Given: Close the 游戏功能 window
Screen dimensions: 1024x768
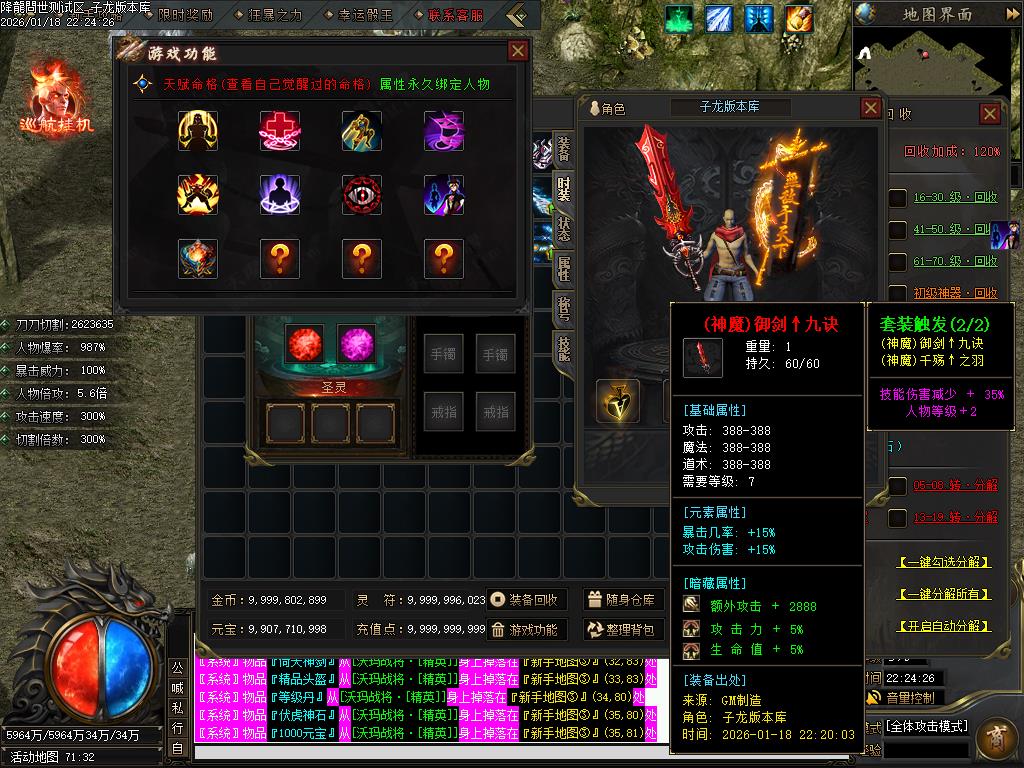Looking at the screenshot, I should point(517,52).
